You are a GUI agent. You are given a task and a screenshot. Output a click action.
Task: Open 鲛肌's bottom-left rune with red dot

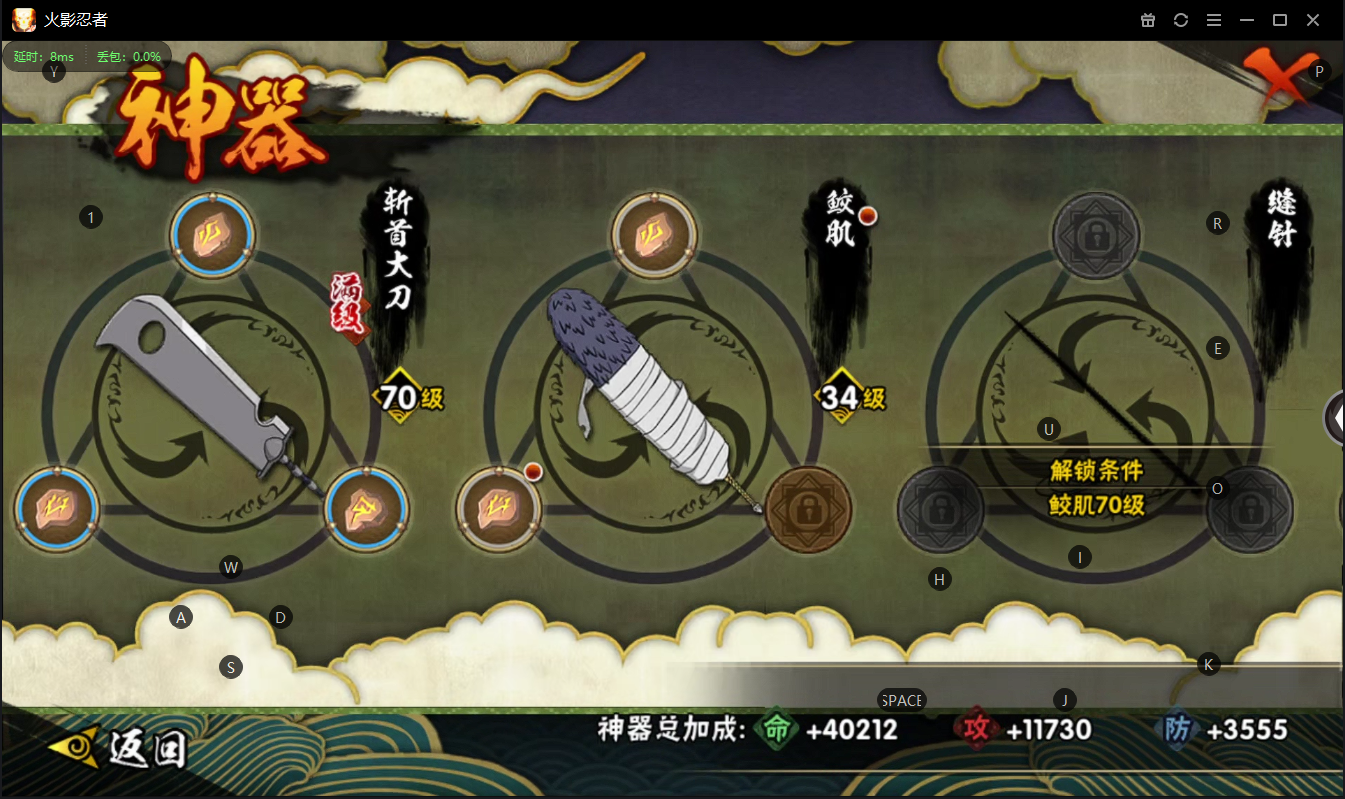click(x=498, y=508)
